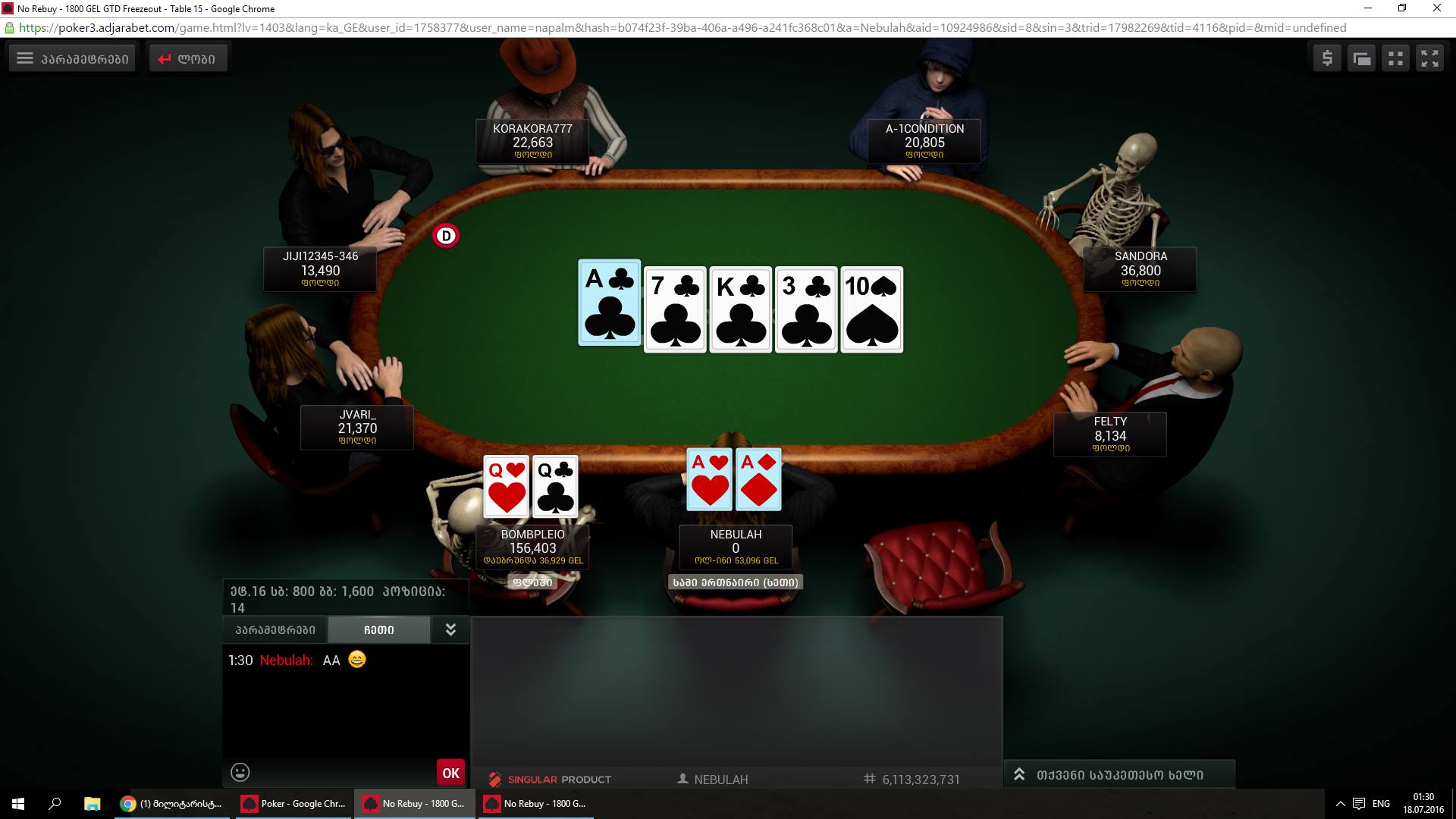The image size is (1456, 819).
Task: Select KORAKORA777 player panel
Action: 532,141
